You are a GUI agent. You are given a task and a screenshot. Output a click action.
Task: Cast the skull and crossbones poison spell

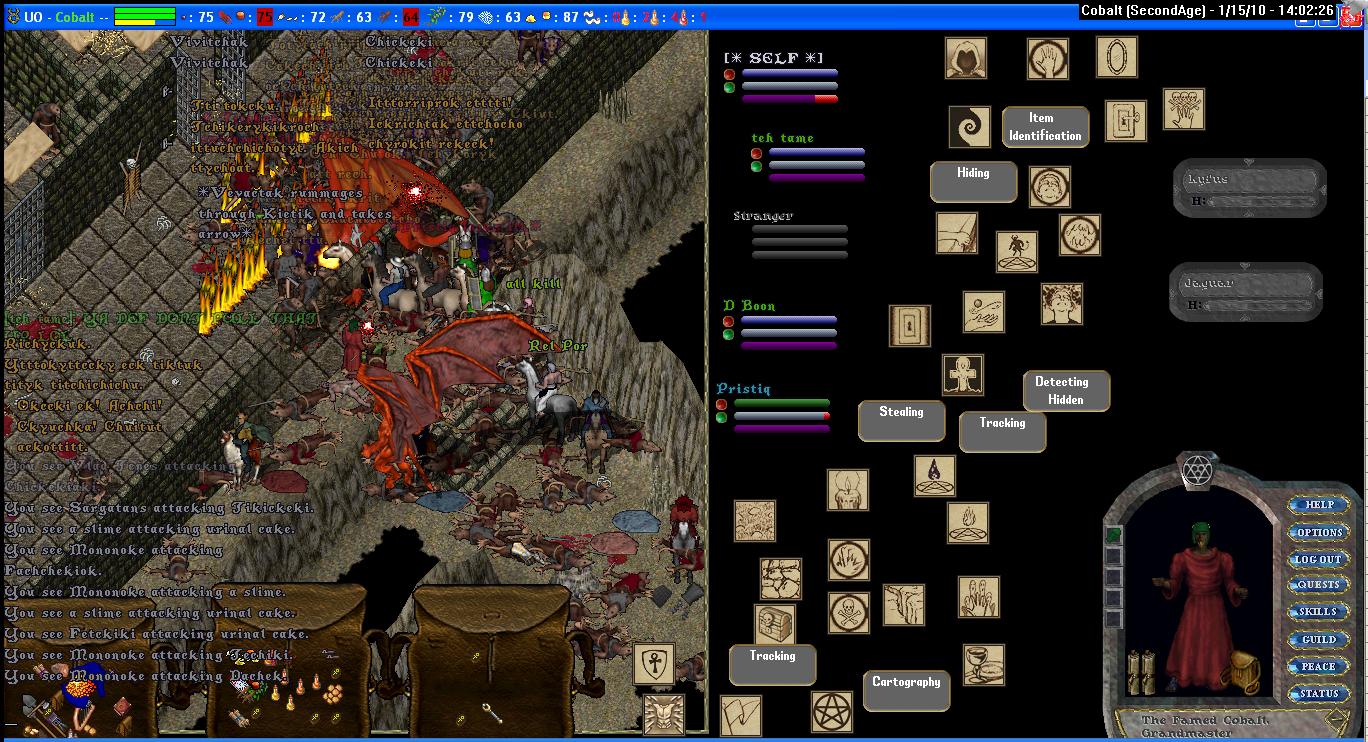coord(849,613)
